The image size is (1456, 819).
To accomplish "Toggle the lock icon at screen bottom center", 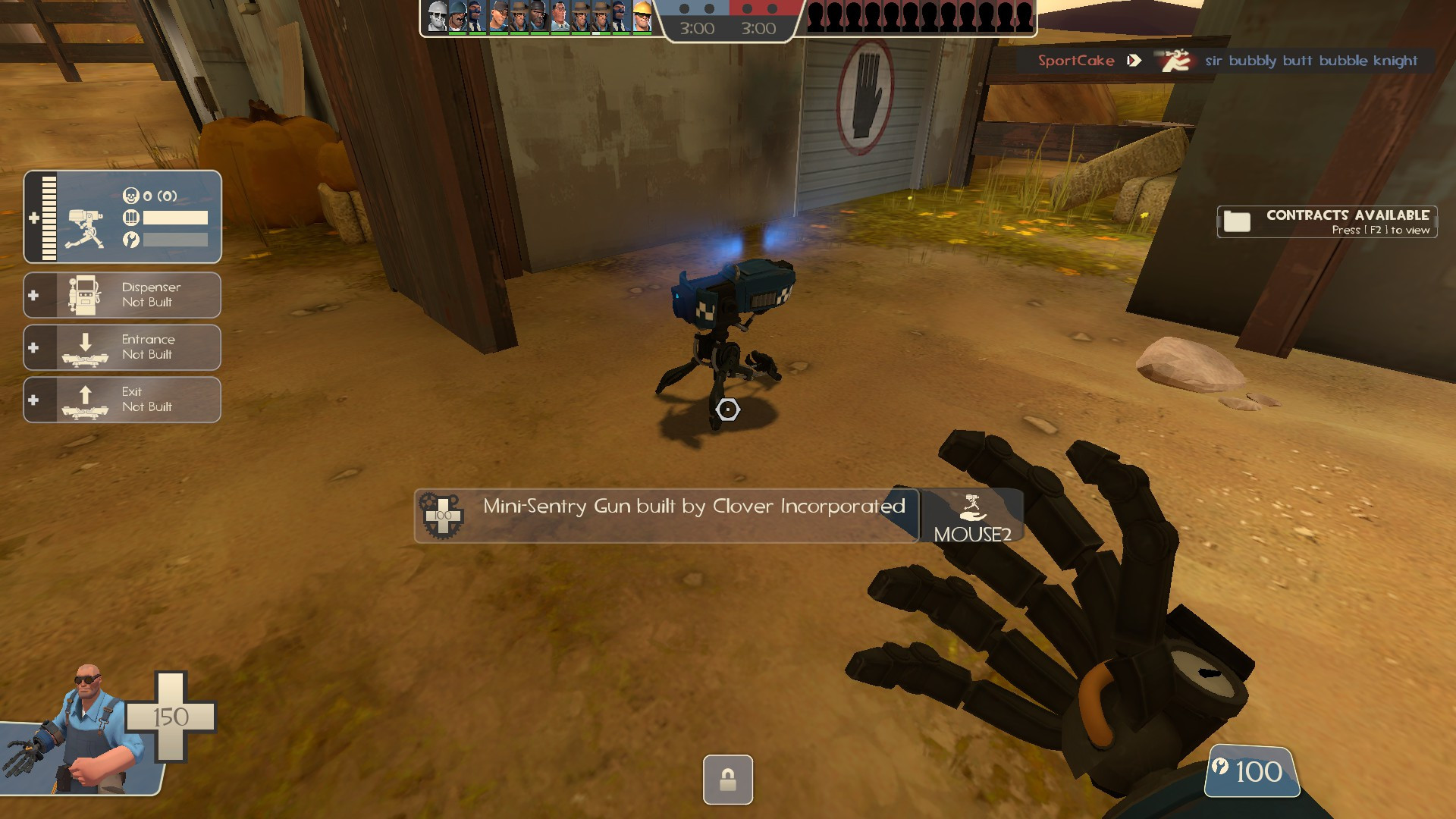I will coord(726,780).
